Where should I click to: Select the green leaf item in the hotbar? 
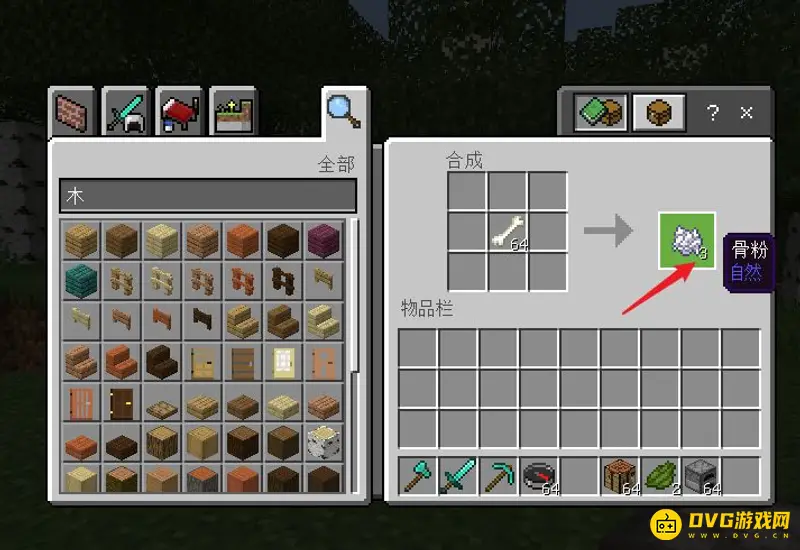coord(661,477)
